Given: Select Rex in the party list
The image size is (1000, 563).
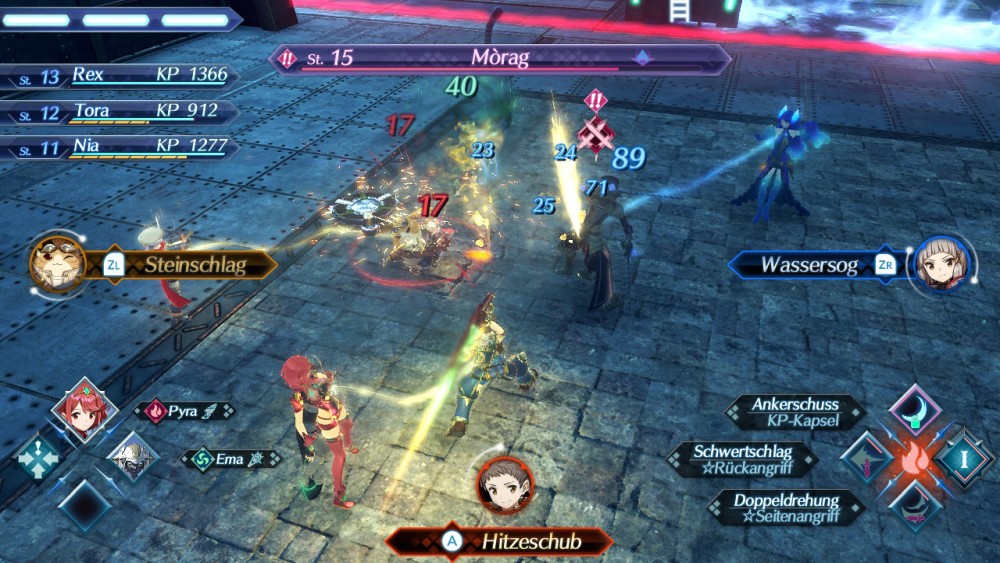Looking at the screenshot, I should click(x=120, y=75).
